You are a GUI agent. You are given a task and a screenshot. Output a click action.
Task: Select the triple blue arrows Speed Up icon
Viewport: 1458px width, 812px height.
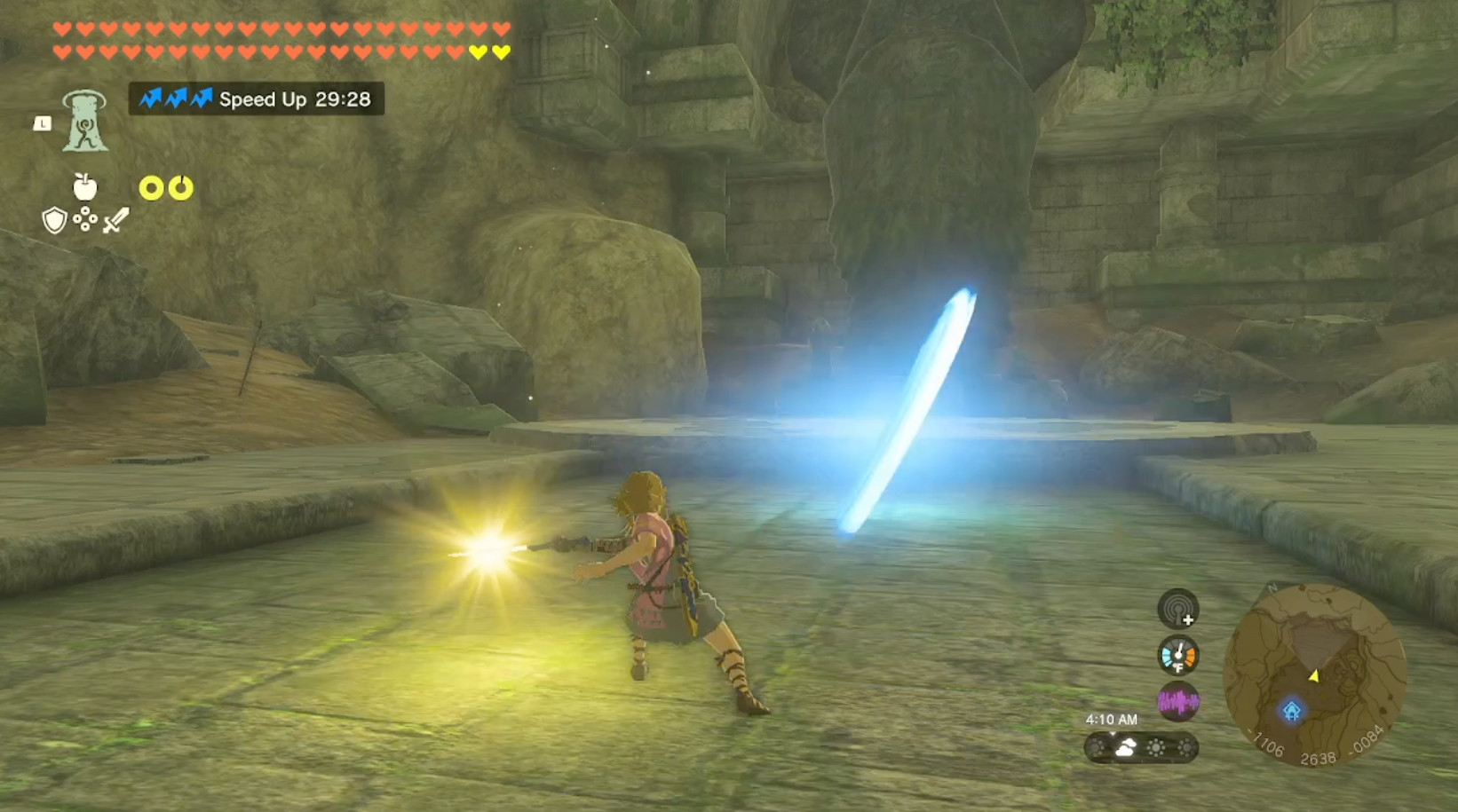177,99
